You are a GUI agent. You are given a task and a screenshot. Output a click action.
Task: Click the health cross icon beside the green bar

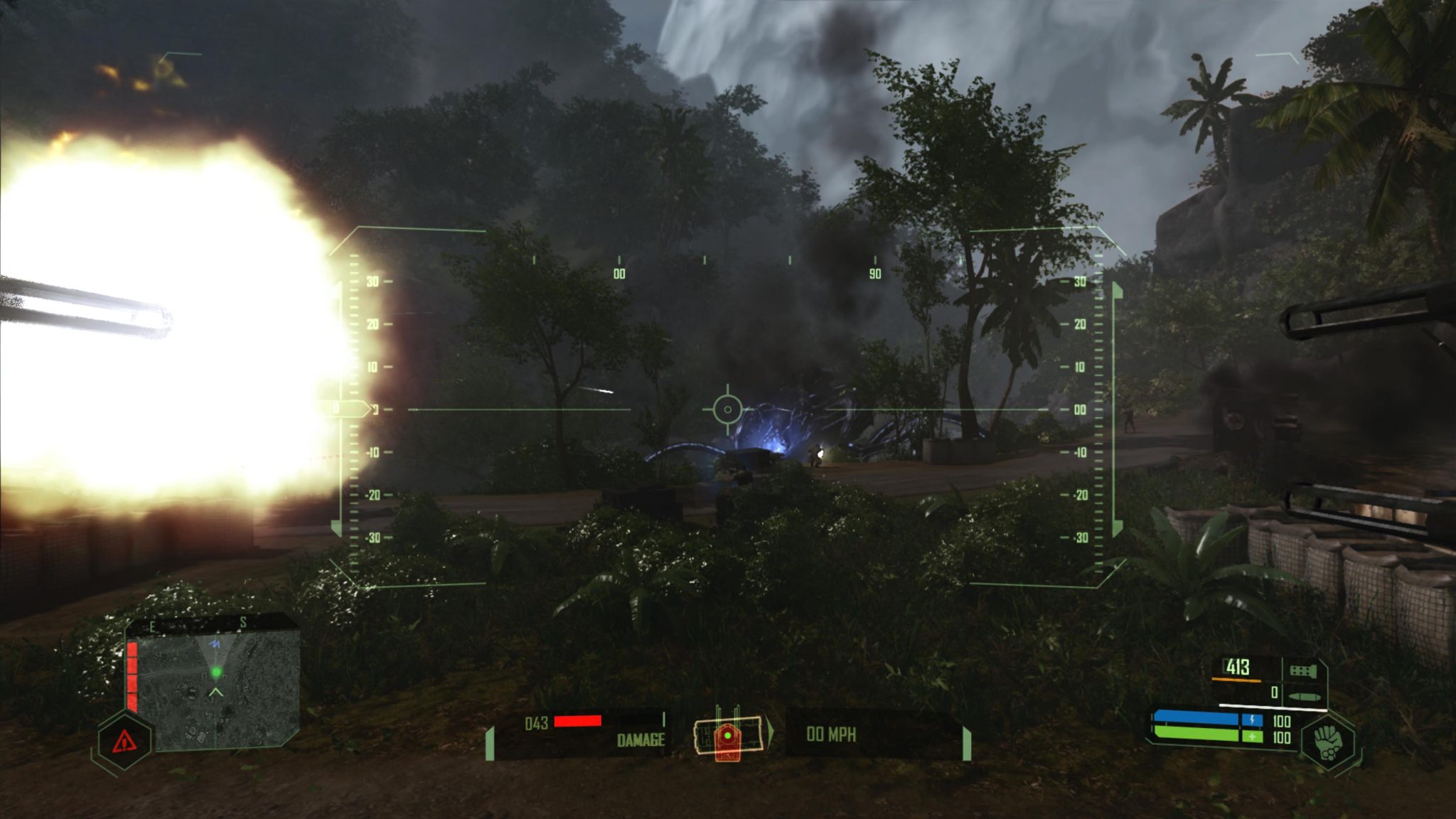(1253, 736)
